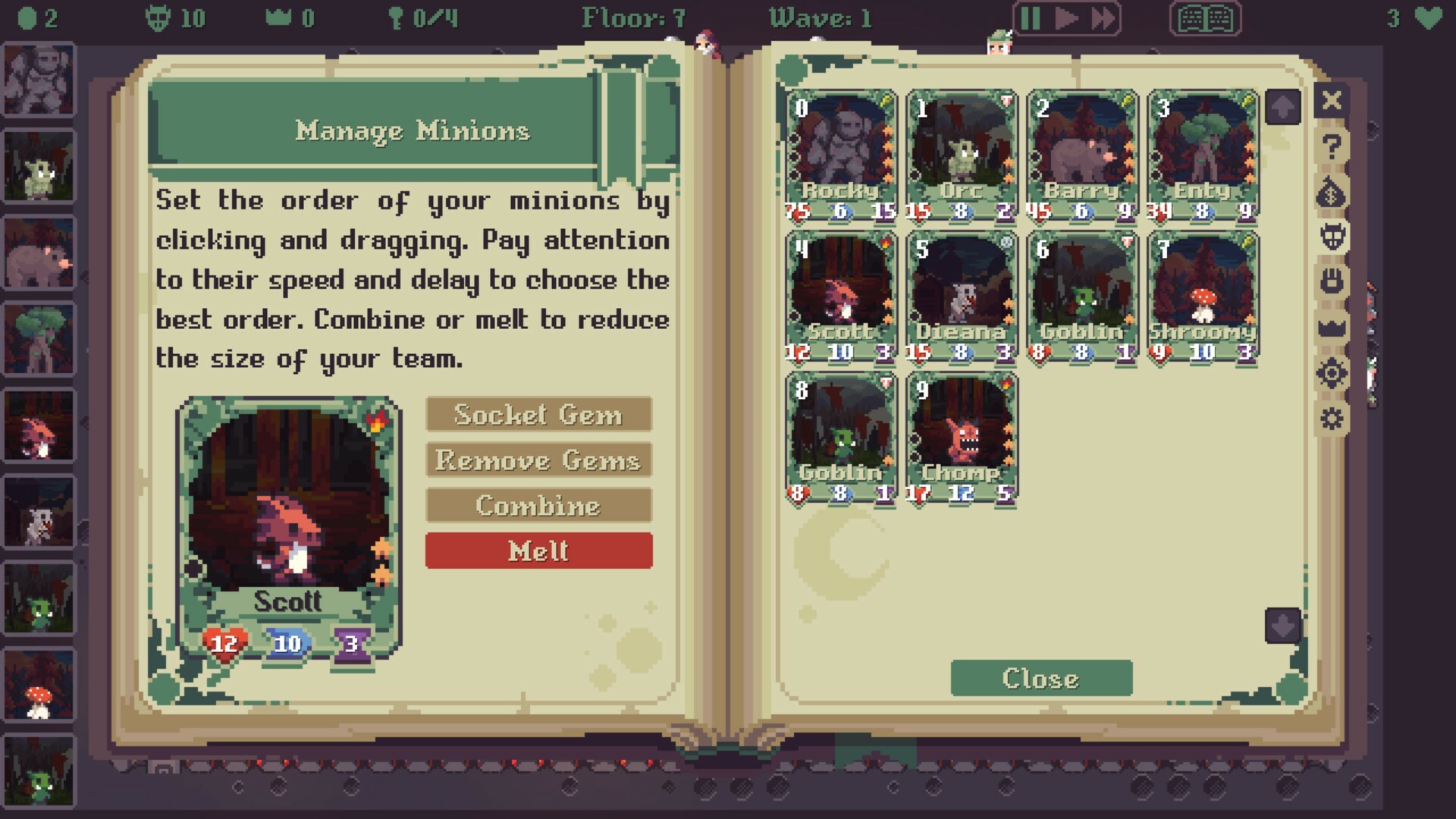1456x819 pixels.
Task: Open the book/journal icon in the top bar
Action: coord(1204,20)
